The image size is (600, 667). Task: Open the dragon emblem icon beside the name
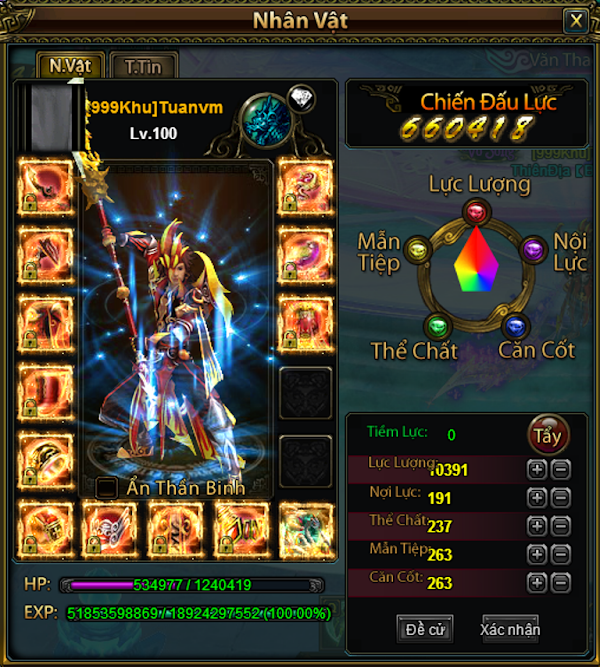click(266, 117)
